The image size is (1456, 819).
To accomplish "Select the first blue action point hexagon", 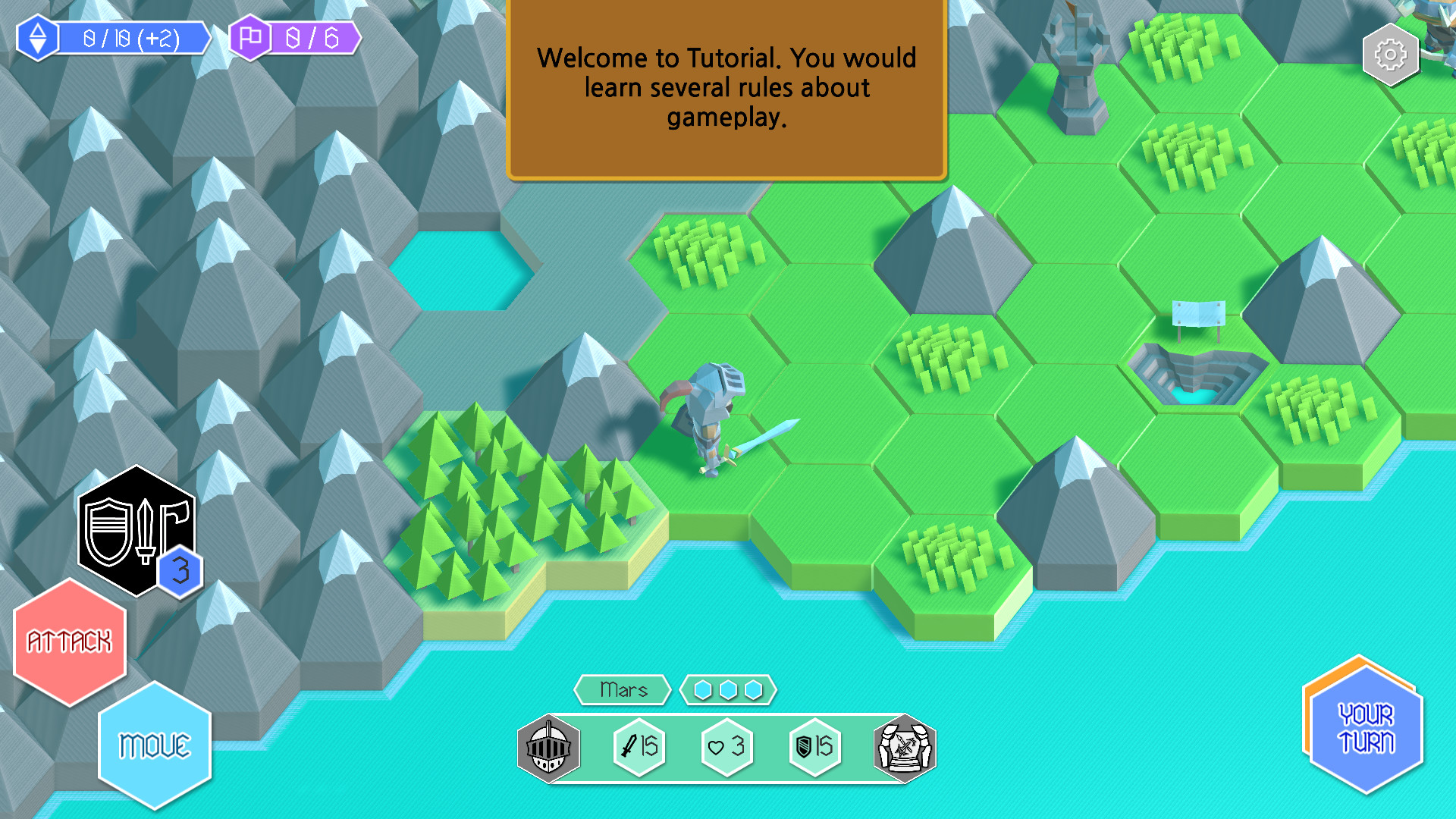I will 704,690.
